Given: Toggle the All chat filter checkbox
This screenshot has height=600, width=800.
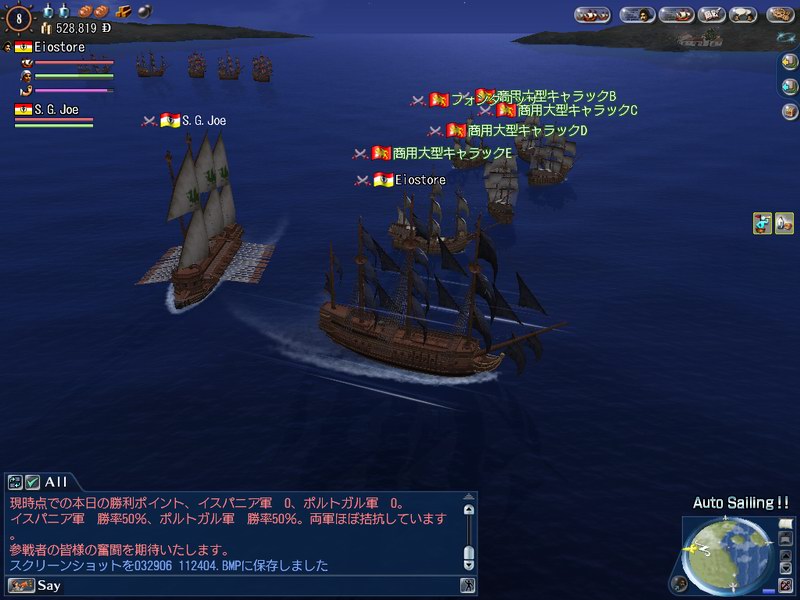Looking at the screenshot, I should pos(33,482).
